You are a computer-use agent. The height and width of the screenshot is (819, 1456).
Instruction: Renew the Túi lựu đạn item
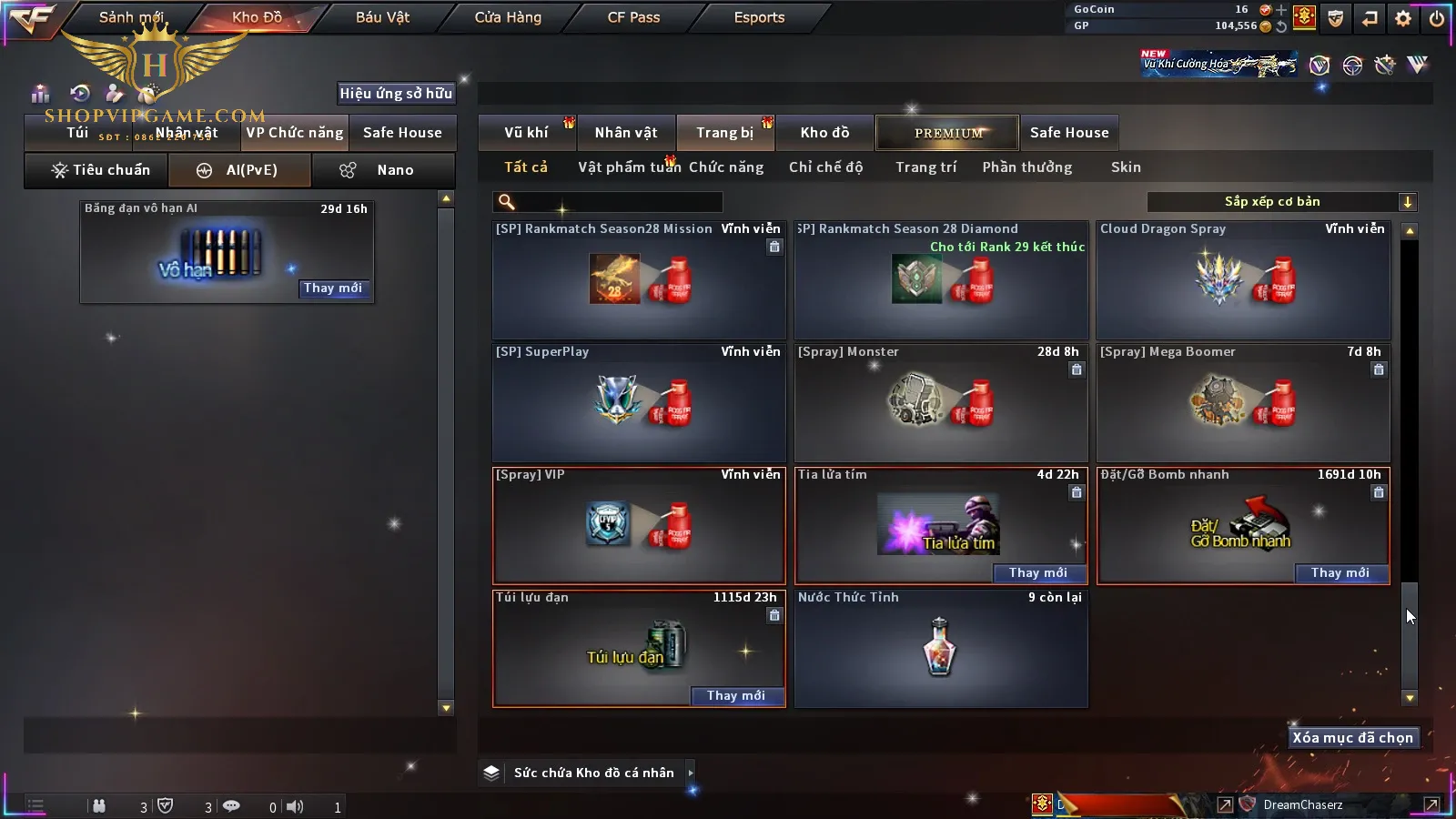[x=736, y=695]
